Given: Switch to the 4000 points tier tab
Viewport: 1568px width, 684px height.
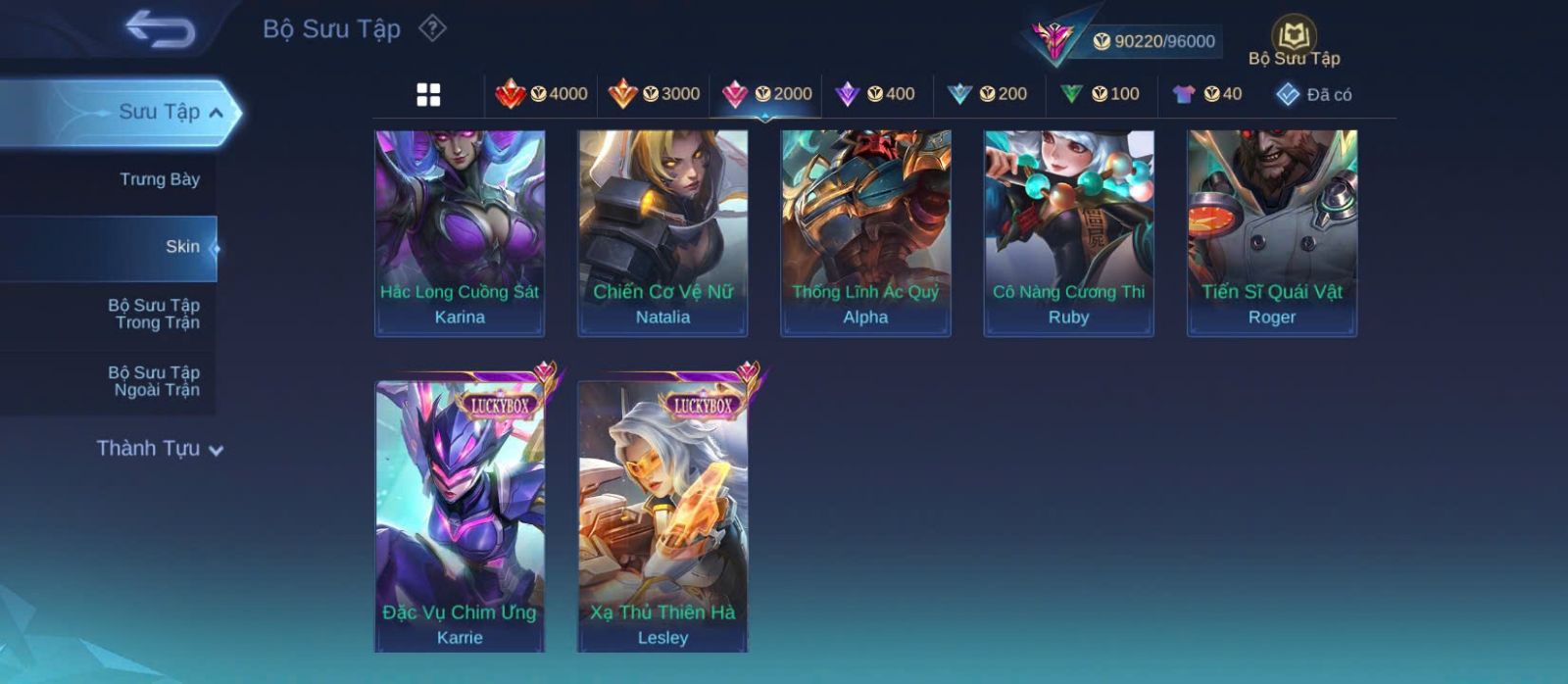Looking at the screenshot, I should (x=542, y=94).
